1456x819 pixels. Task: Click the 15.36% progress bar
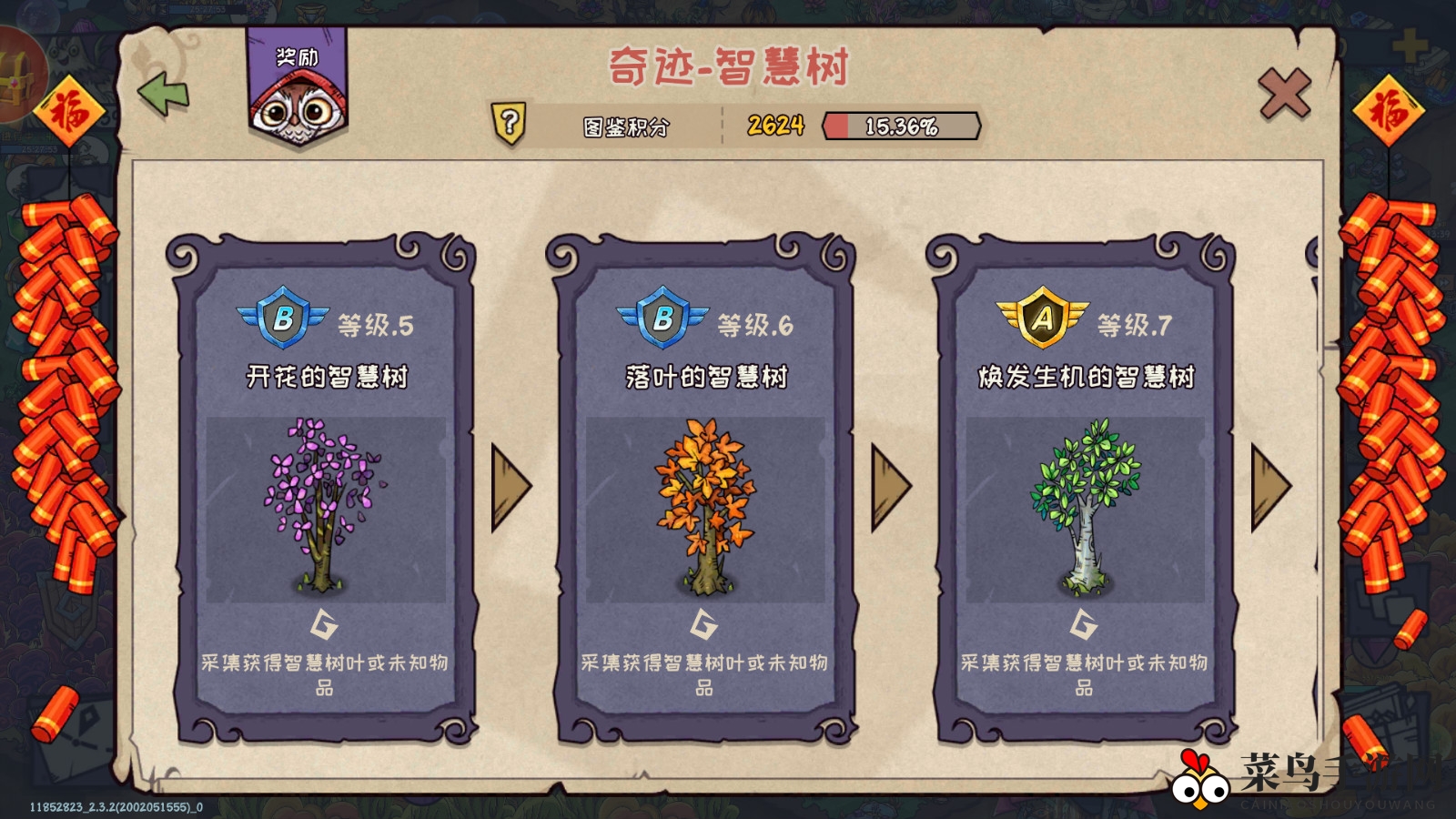point(901,127)
